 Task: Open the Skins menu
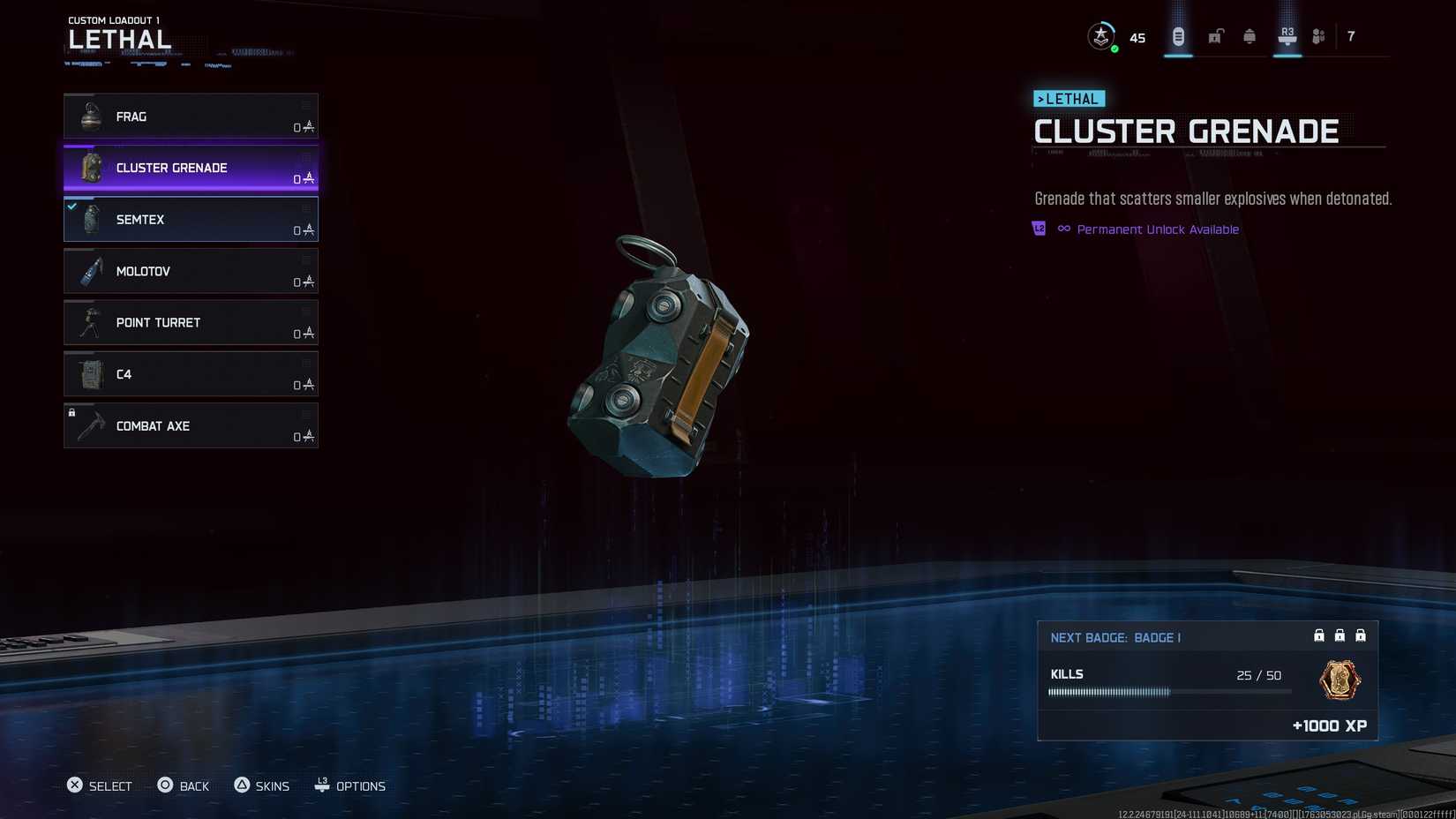[x=262, y=785]
